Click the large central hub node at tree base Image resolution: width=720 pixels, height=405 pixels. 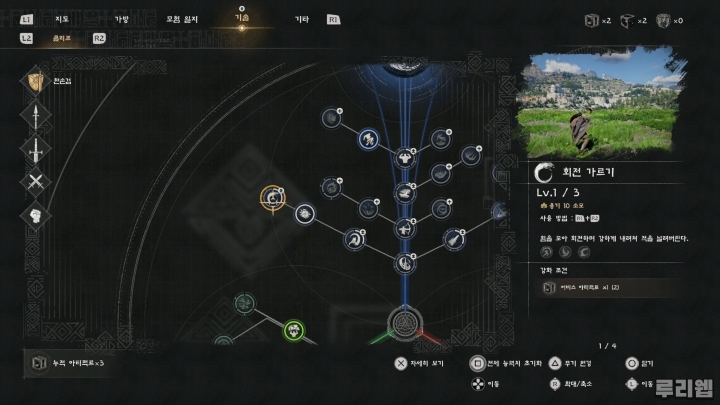406,326
